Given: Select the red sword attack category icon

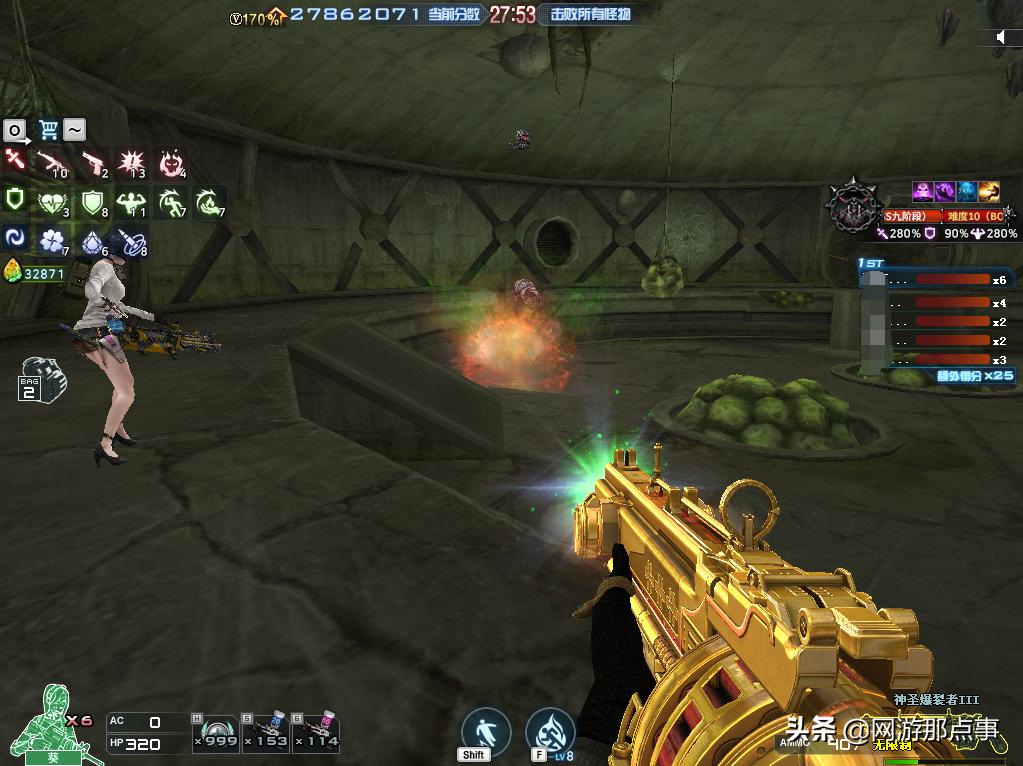Looking at the screenshot, I should pyautogui.click(x=15, y=161).
